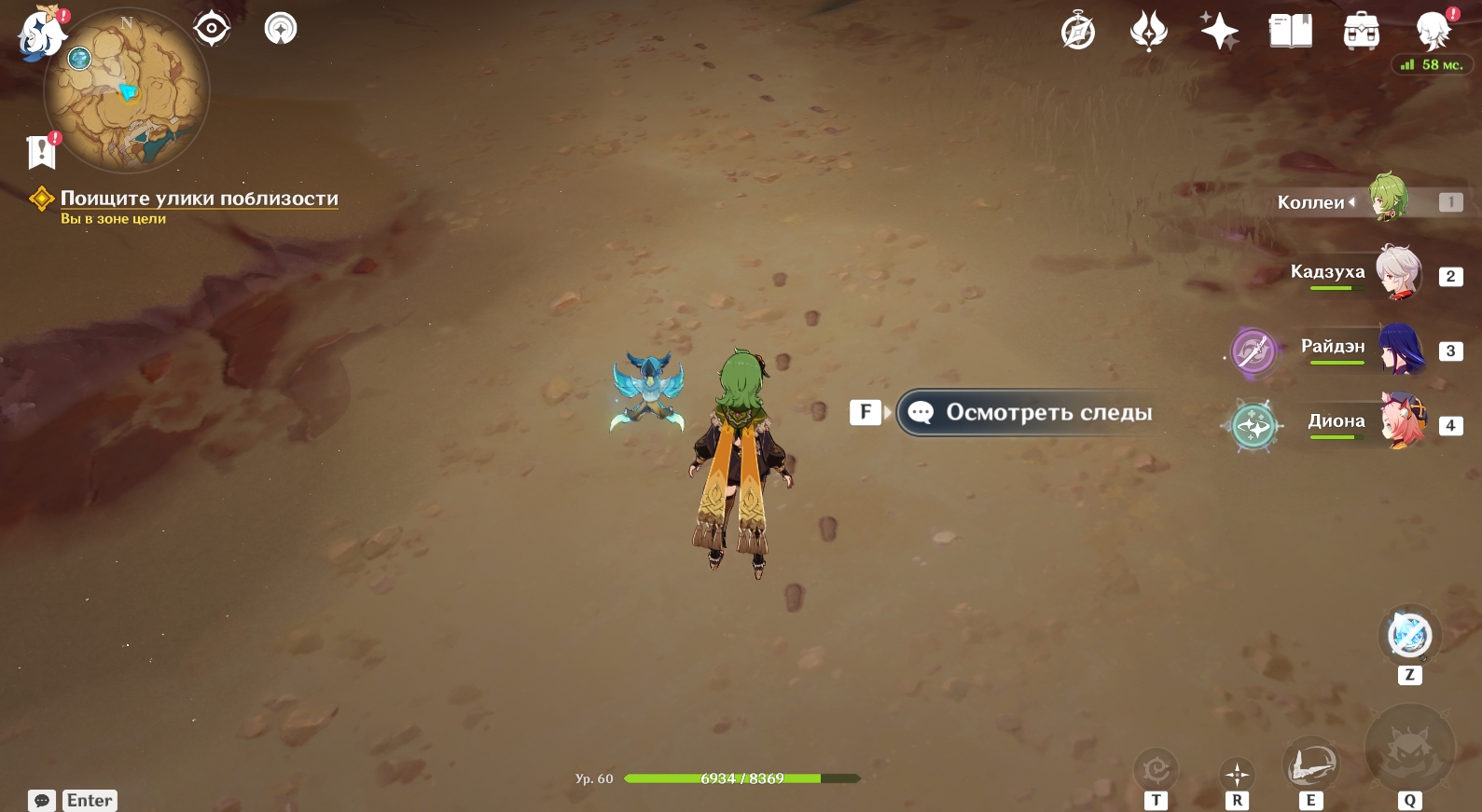
Task: Switch to party member Кадзуха
Action: pyautogui.click(x=1396, y=272)
